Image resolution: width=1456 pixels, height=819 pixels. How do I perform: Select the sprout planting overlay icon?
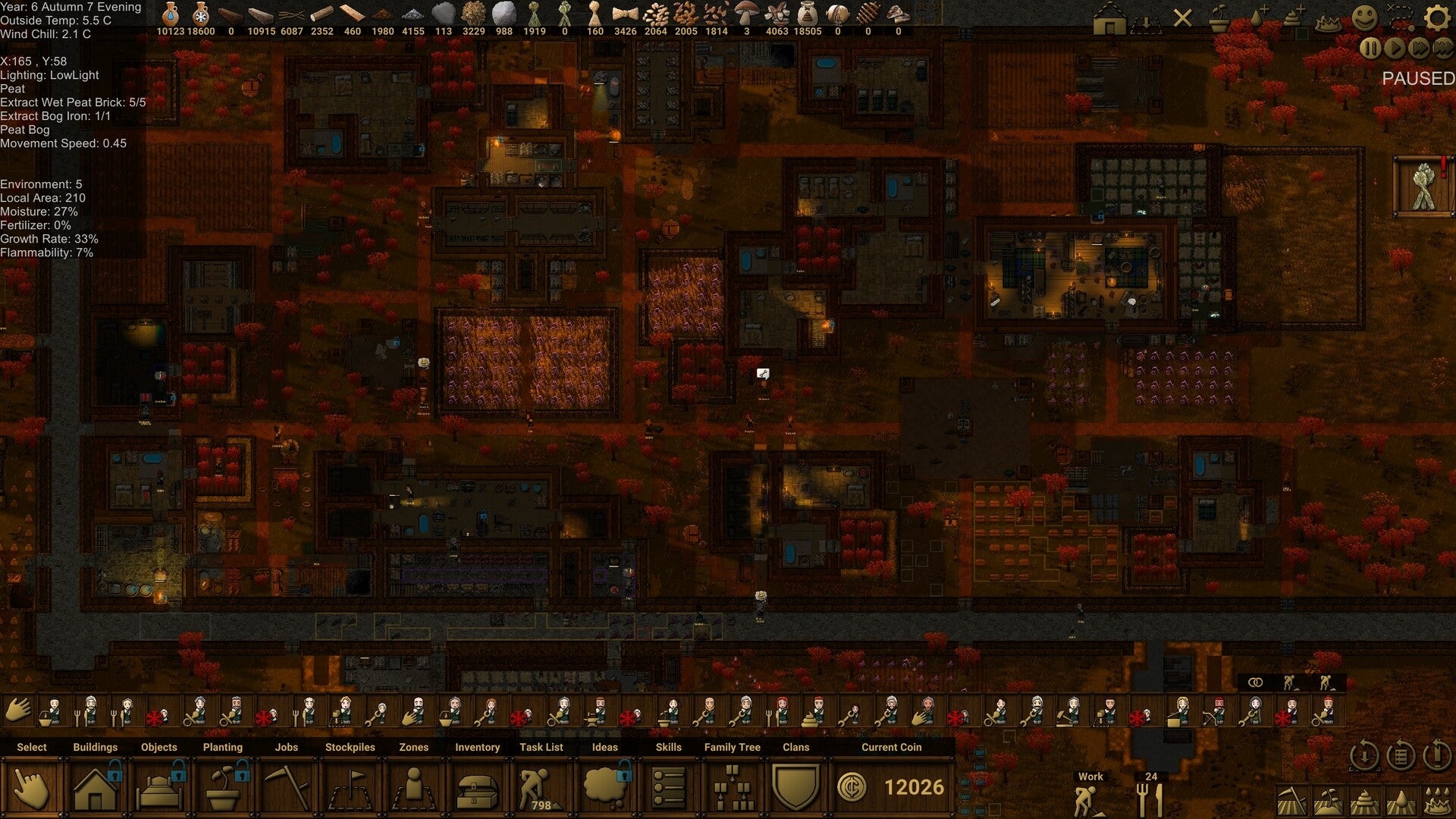[1219, 17]
